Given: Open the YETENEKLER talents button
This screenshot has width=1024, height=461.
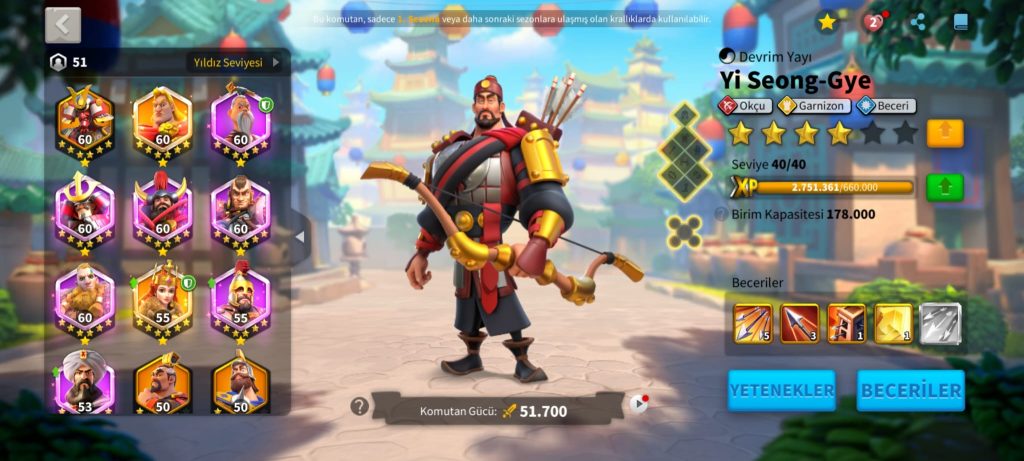Looking at the screenshot, I should point(781,390).
